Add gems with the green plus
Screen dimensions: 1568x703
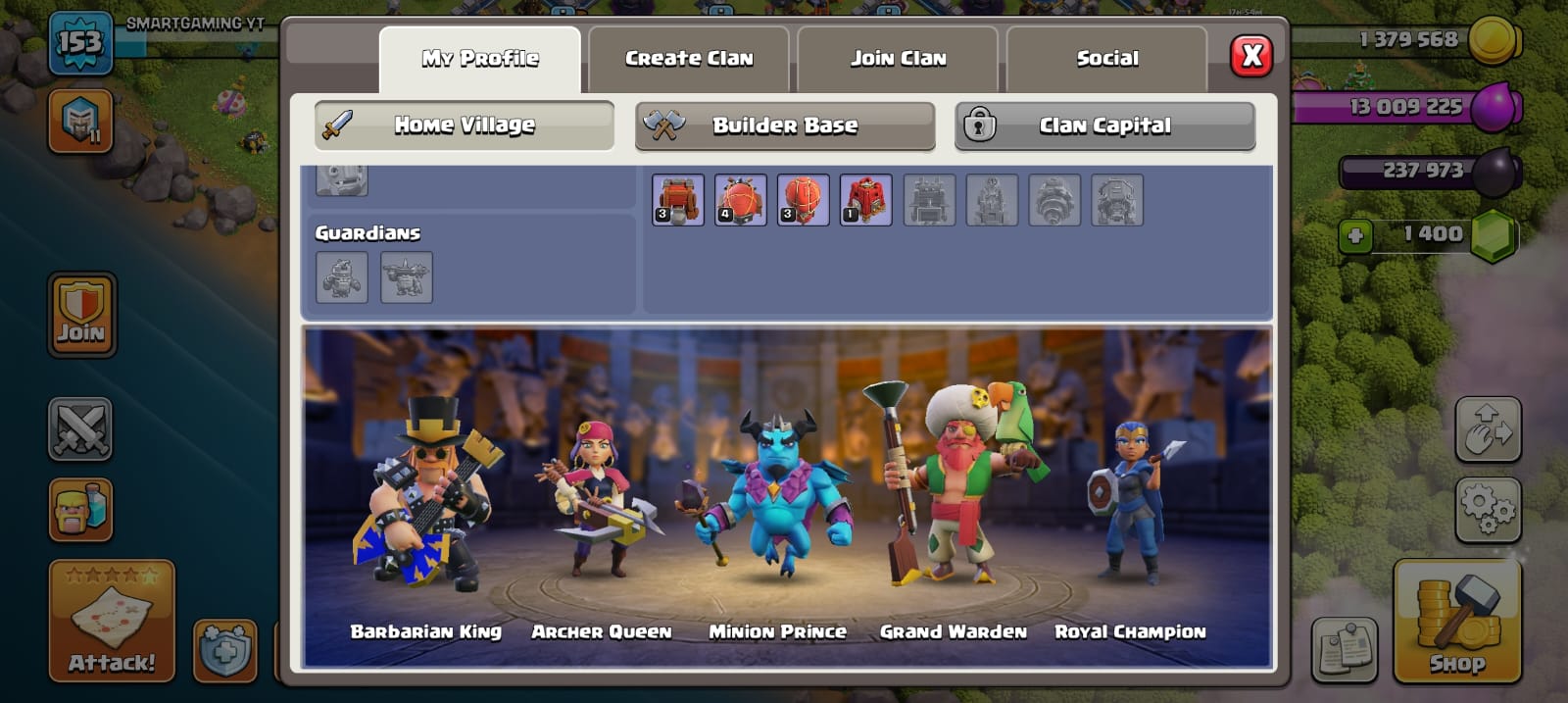click(1355, 235)
